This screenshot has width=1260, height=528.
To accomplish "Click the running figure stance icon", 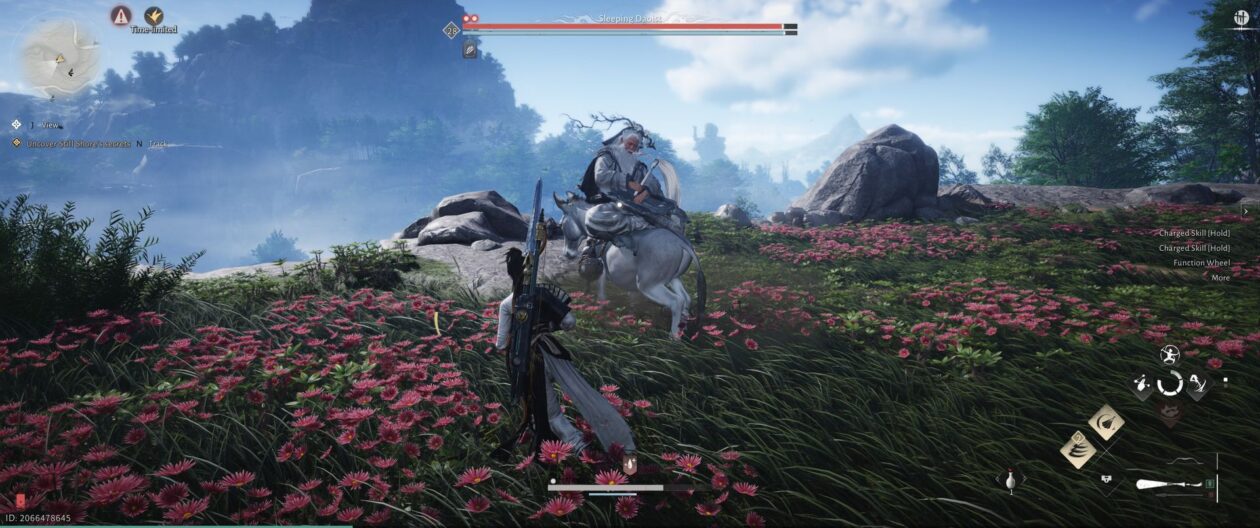I will tap(1169, 354).
